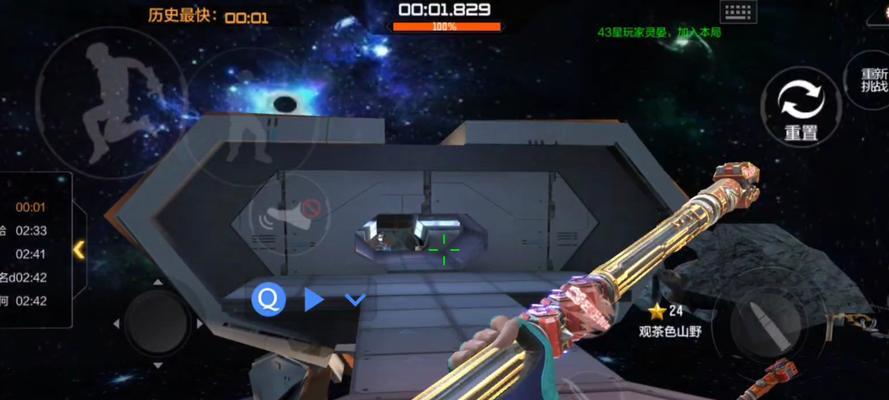Expand the blue down-chevron overlay menu

(355, 299)
